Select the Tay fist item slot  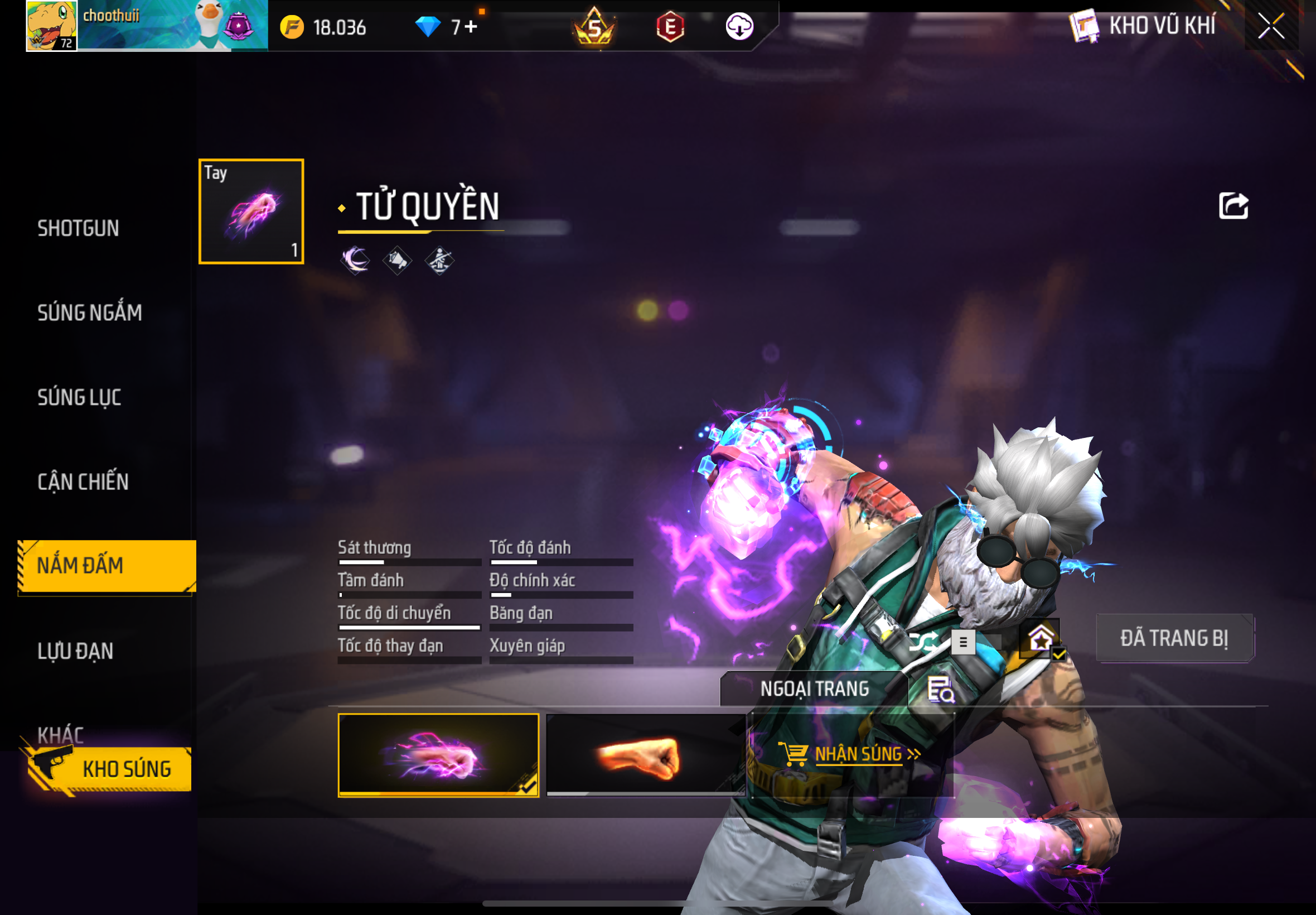251,211
